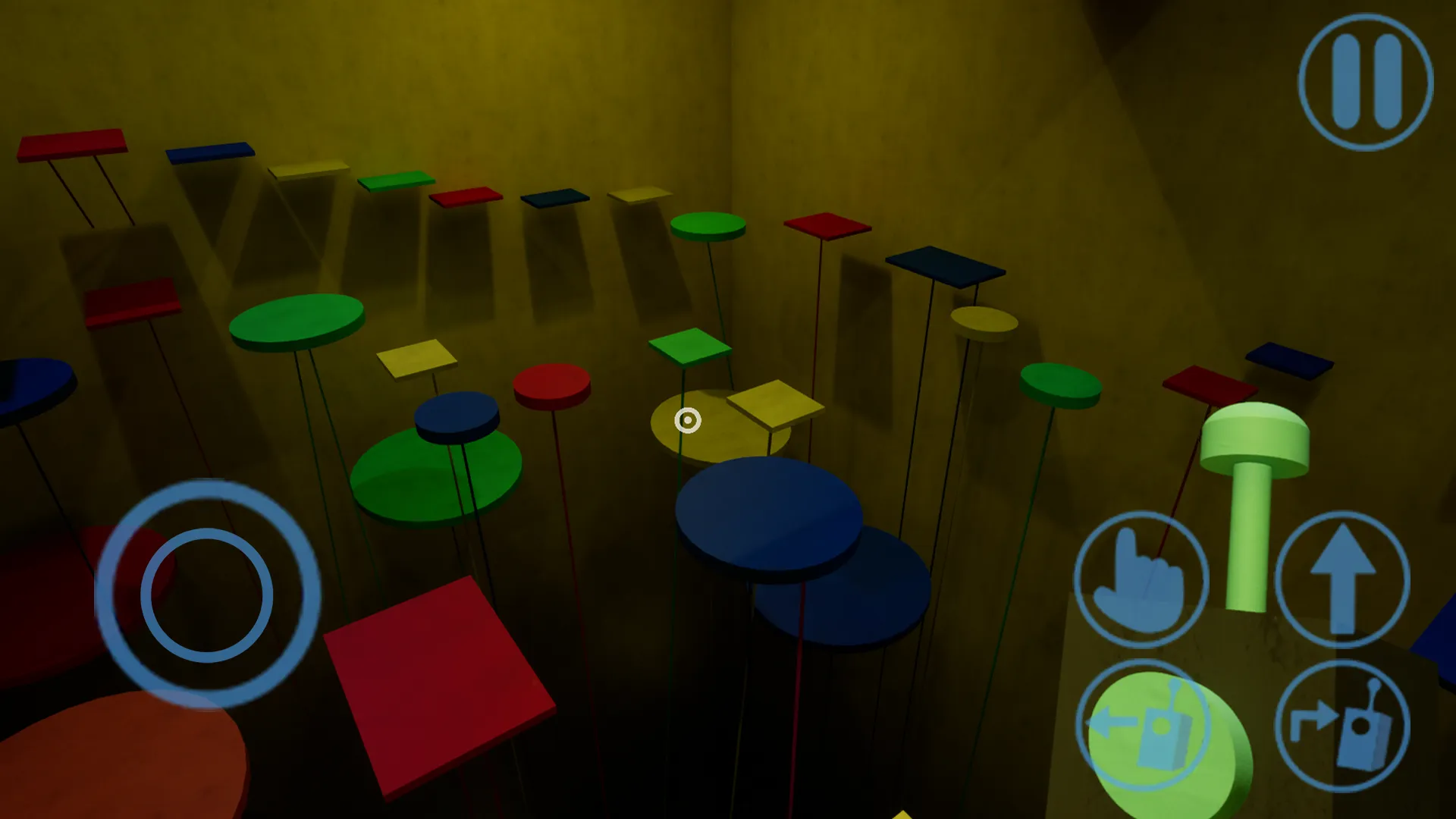Select the red rectangle platform top left

(72, 144)
